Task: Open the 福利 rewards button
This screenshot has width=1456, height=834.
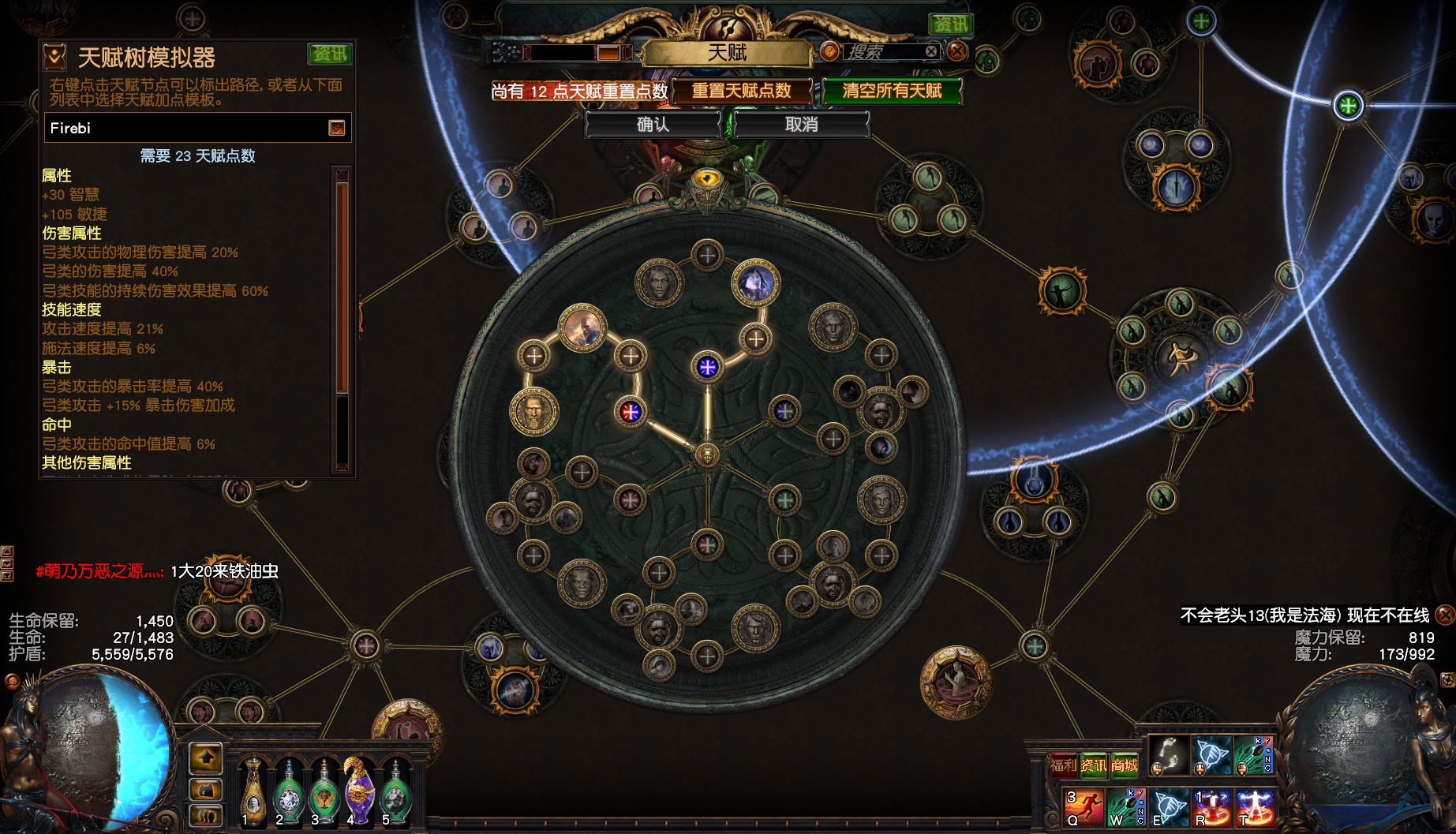Action: coord(1063,765)
